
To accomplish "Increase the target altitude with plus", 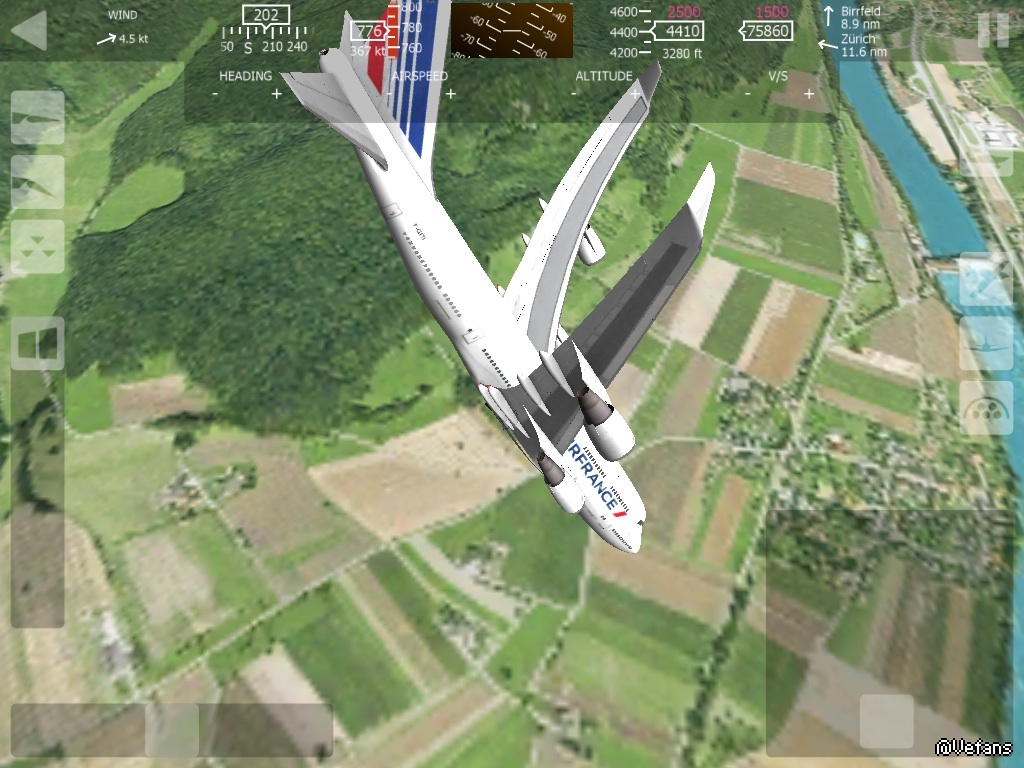I will coord(635,94).
